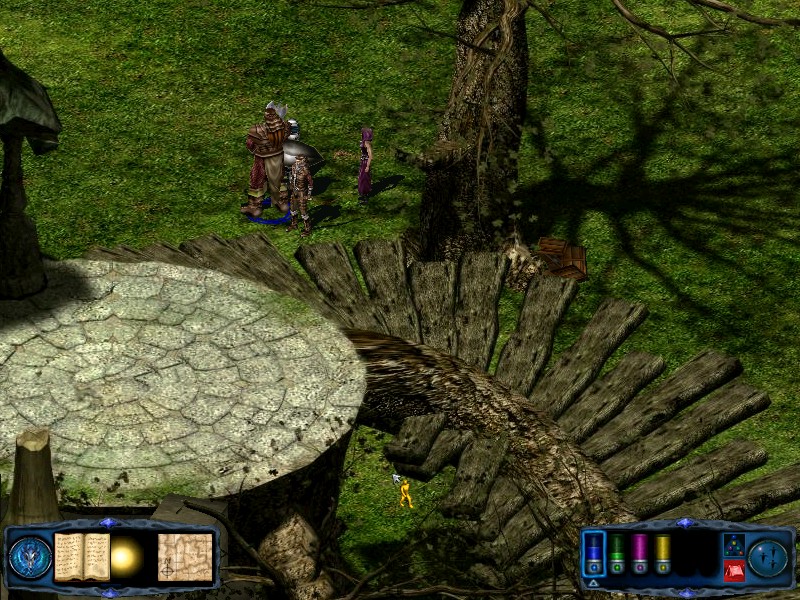The image size is (800, 600).
Task: Open the party formation triangle icon
Action: coord(733,546)
